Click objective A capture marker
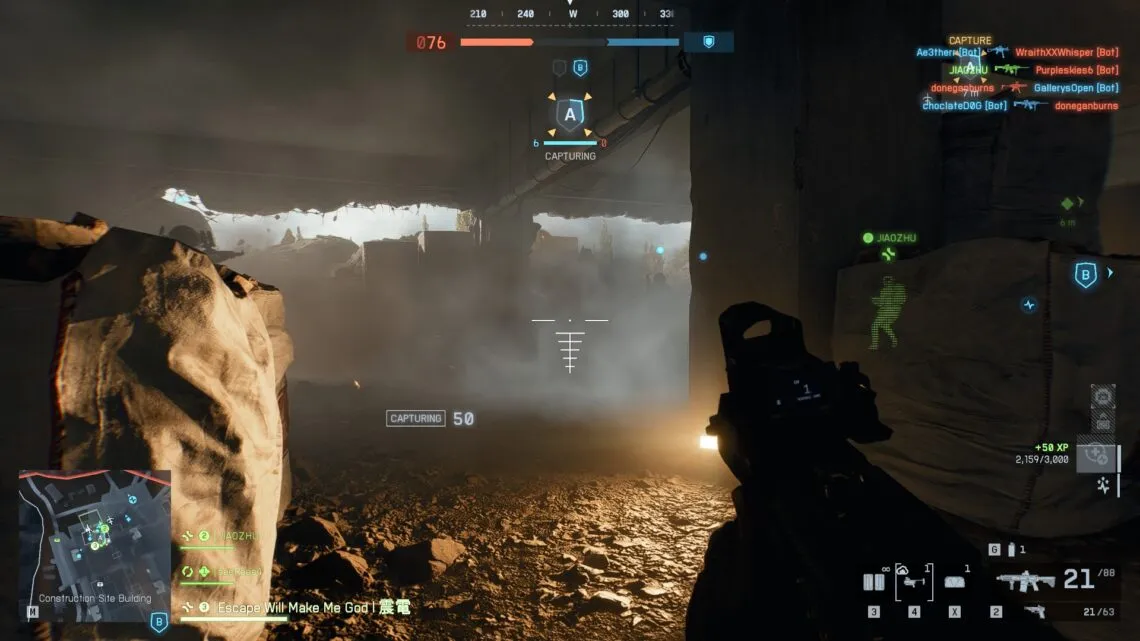Image resolution: width=1140 pixels, height=641 pixels. [570, 115]
